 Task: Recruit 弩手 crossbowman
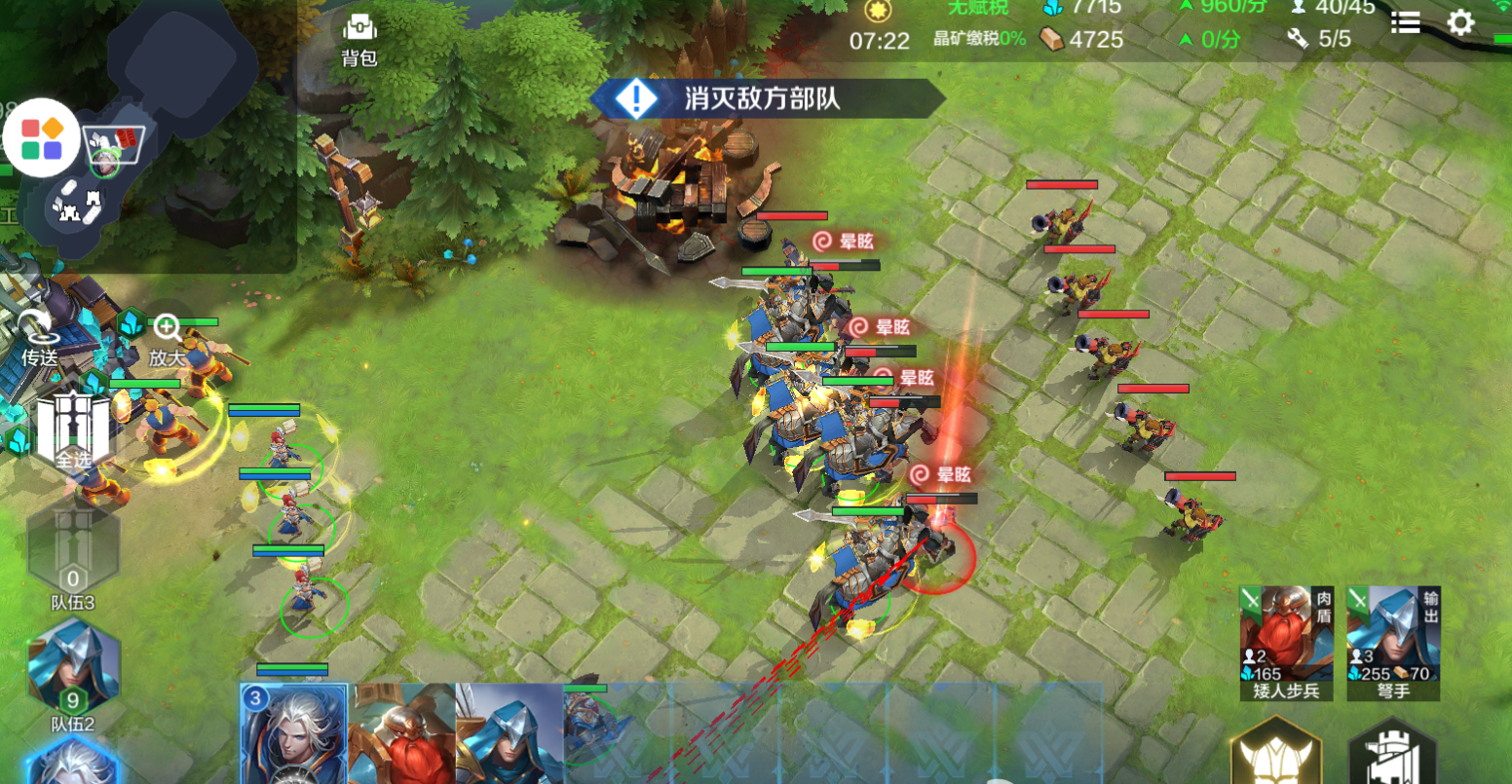[x=1393, y=642]
